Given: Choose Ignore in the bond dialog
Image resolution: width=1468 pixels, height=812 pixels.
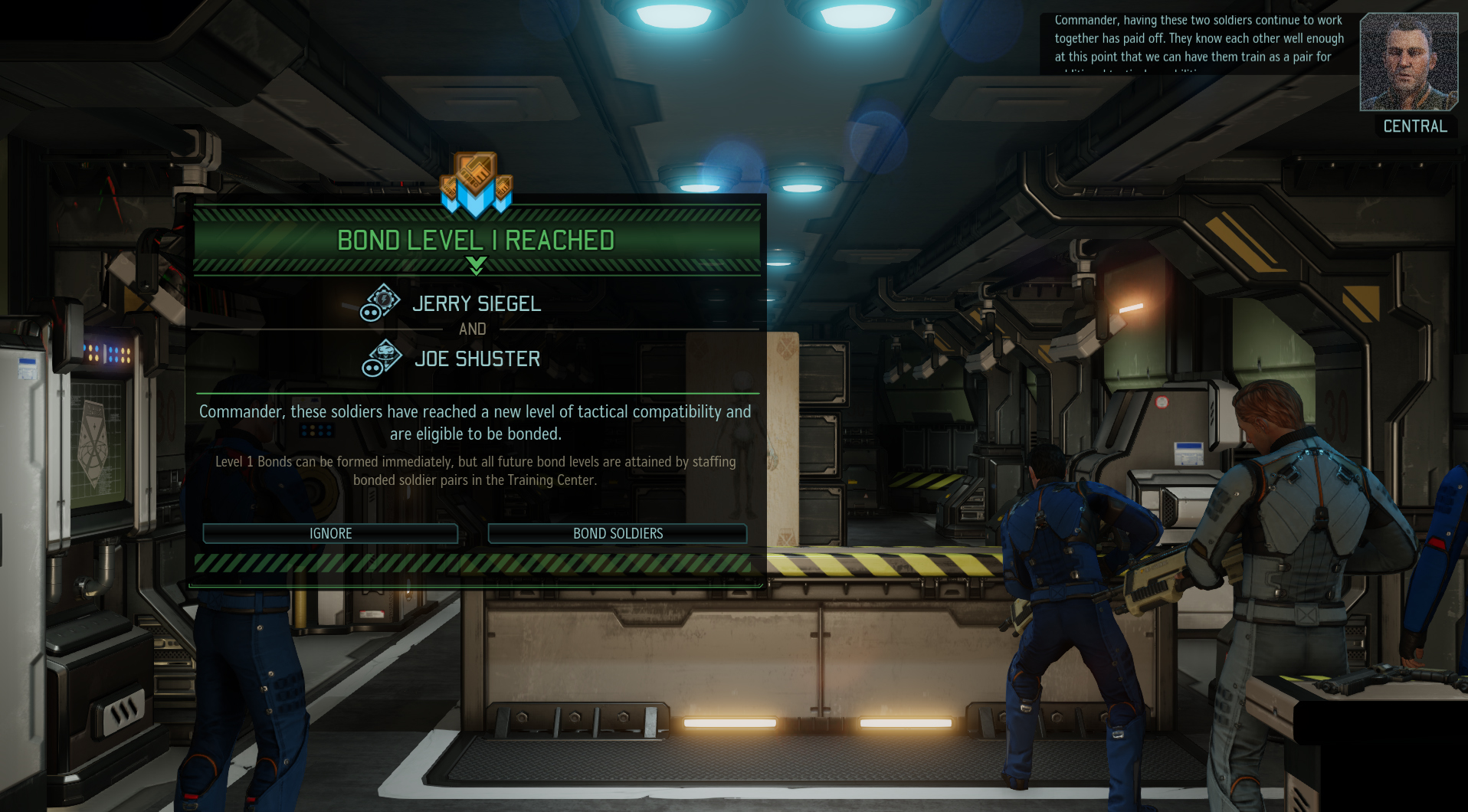Looking at the screenshot, I should point(330,533).
